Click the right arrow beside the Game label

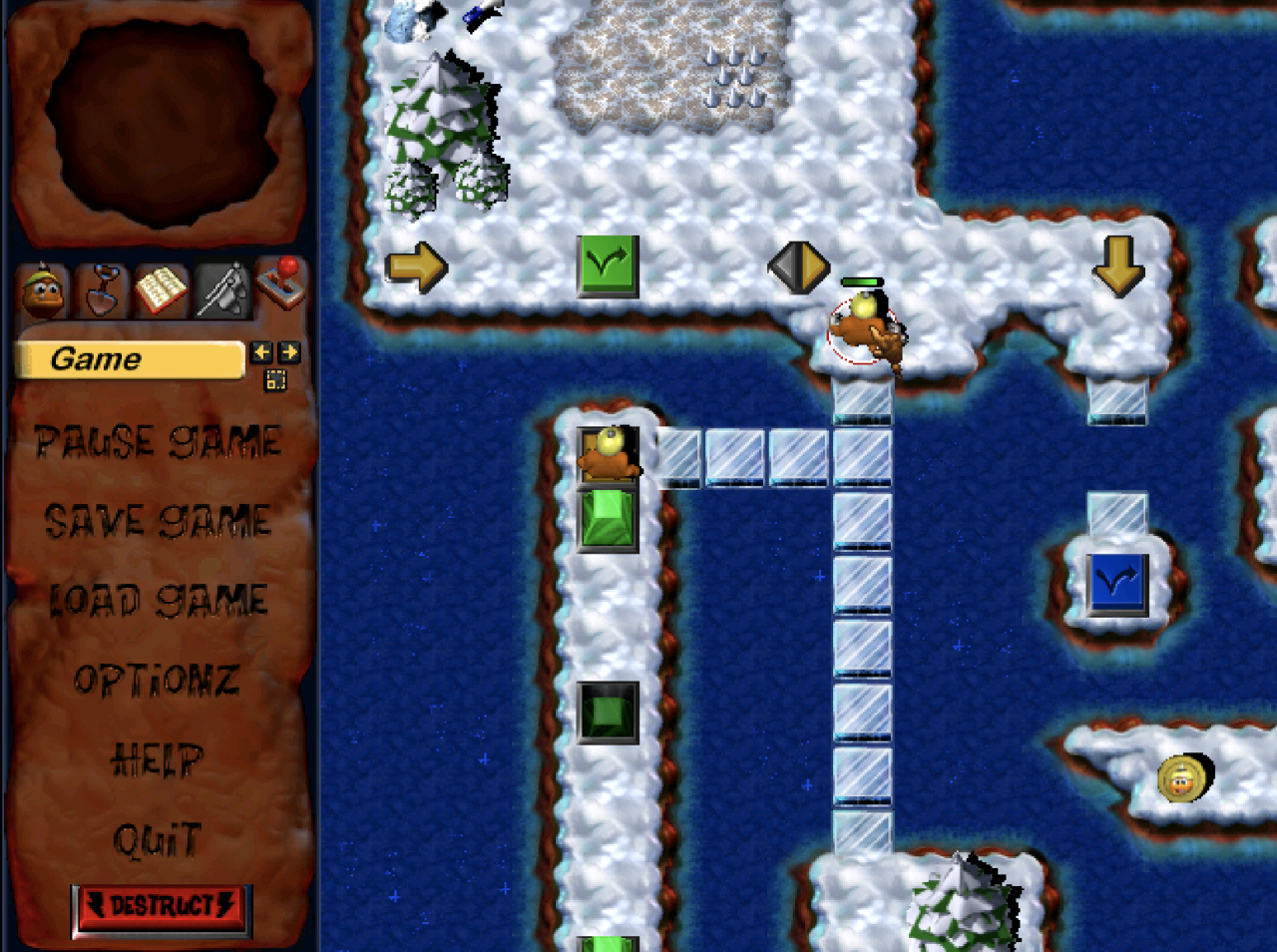click(x=289, y=352)
